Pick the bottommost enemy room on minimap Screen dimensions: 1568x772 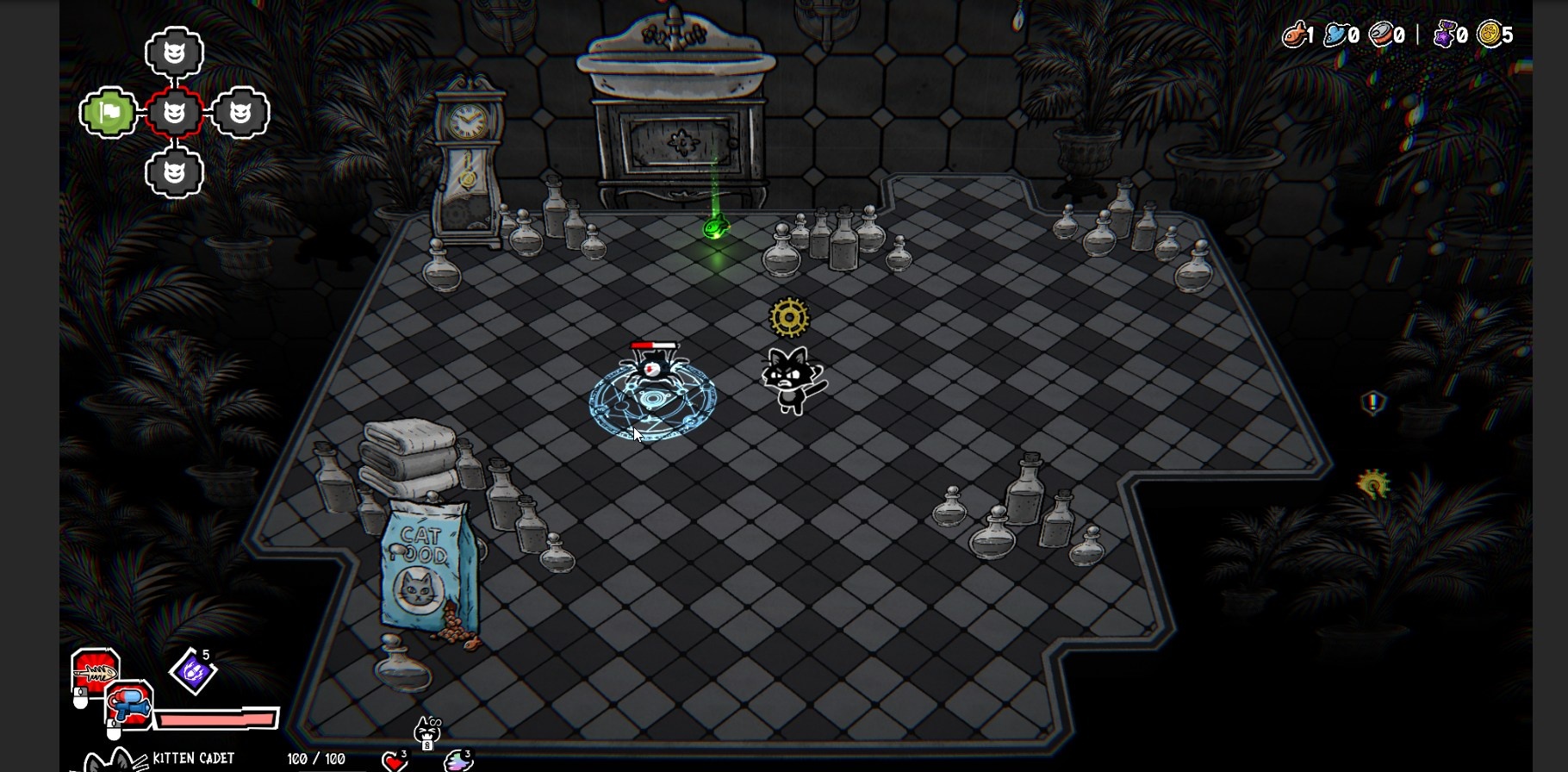pyautogui.click(x=174, y=173)
